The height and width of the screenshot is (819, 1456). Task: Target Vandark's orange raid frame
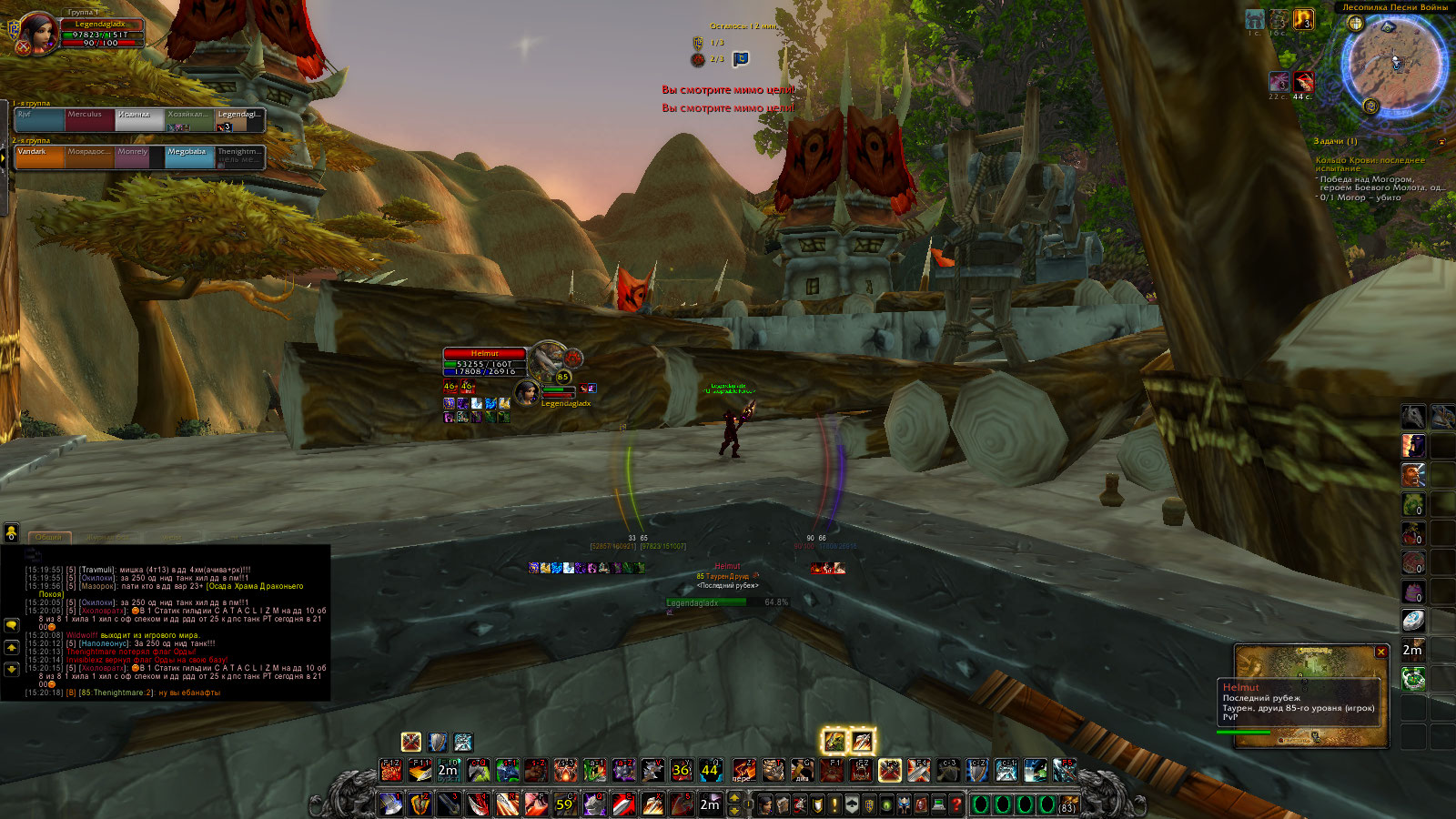click(x=39, y=157)
